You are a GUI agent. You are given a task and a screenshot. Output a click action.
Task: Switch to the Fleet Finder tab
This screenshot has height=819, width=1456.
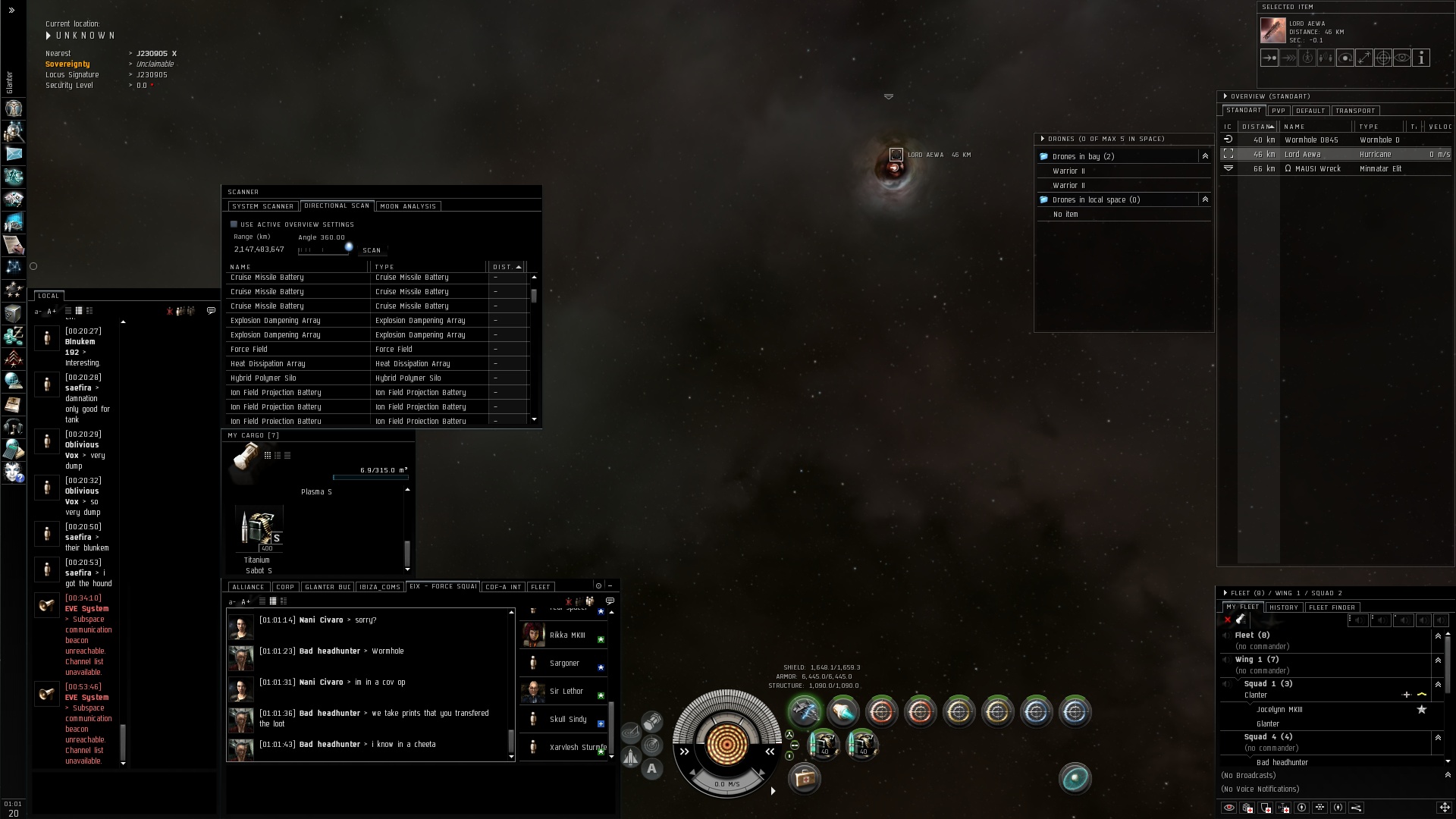[1332, 607]
